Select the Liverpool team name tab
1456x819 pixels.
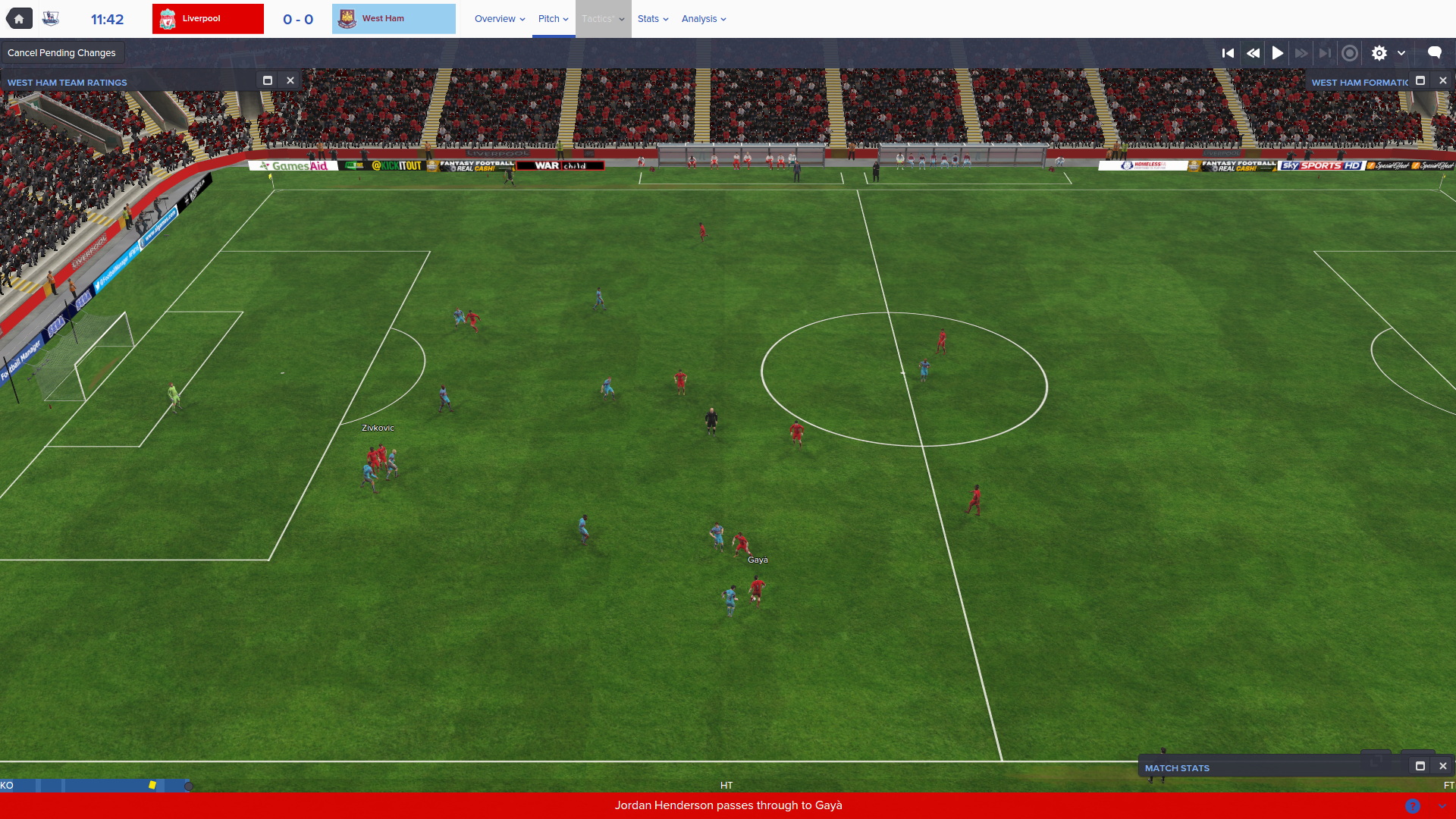point(208,19)
